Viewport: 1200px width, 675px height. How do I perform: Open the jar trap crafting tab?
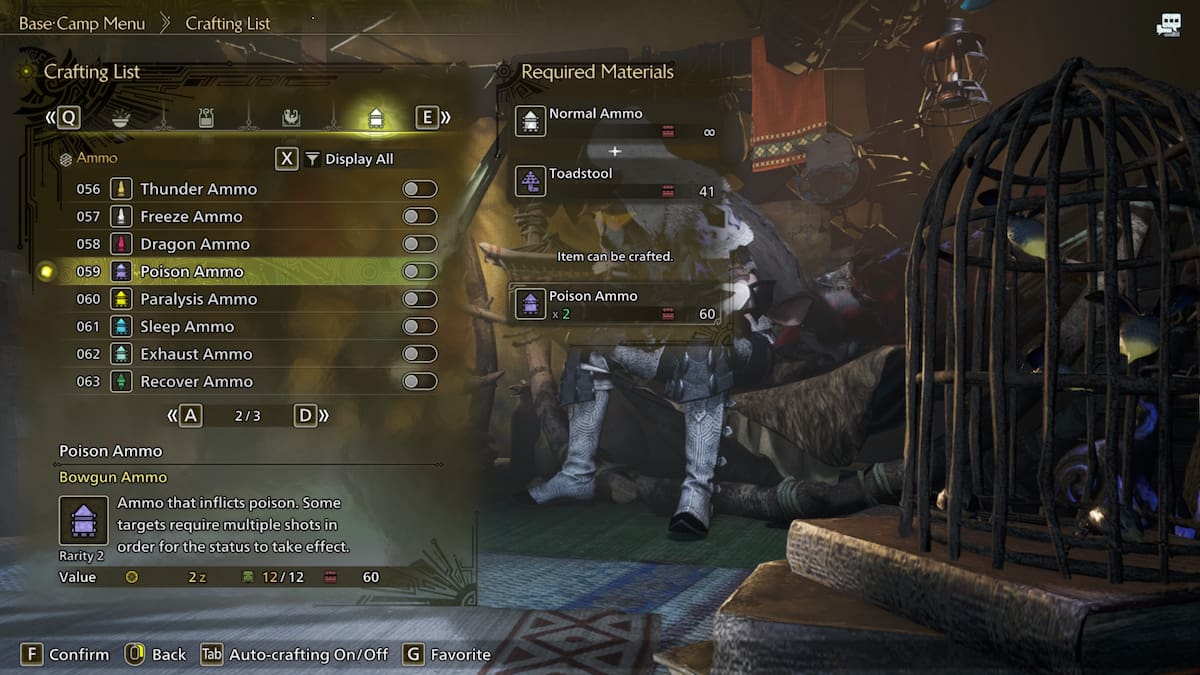pos(206,118)
